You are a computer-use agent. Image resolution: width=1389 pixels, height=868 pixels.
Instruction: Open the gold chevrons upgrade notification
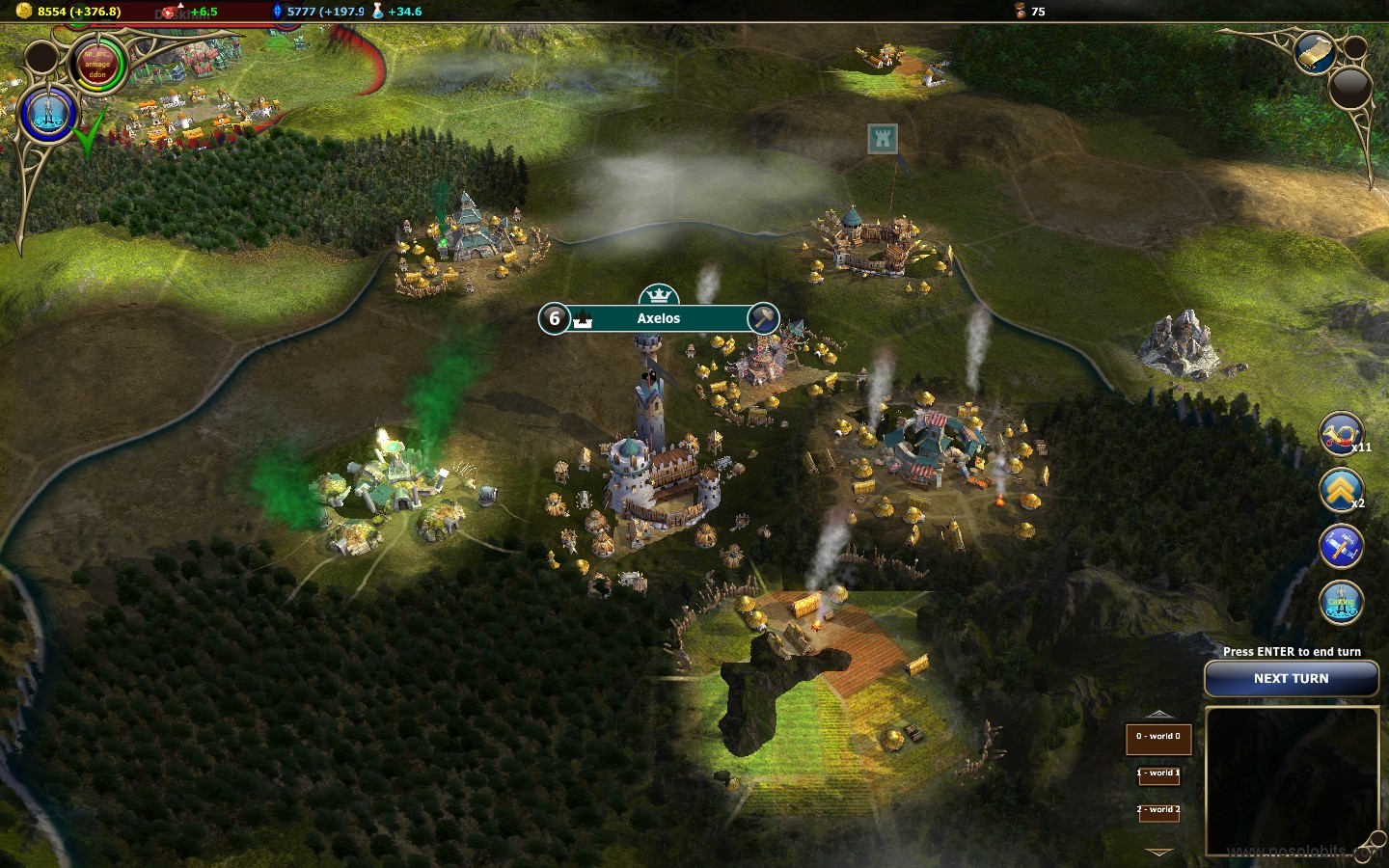click(x=1341, y=490)
